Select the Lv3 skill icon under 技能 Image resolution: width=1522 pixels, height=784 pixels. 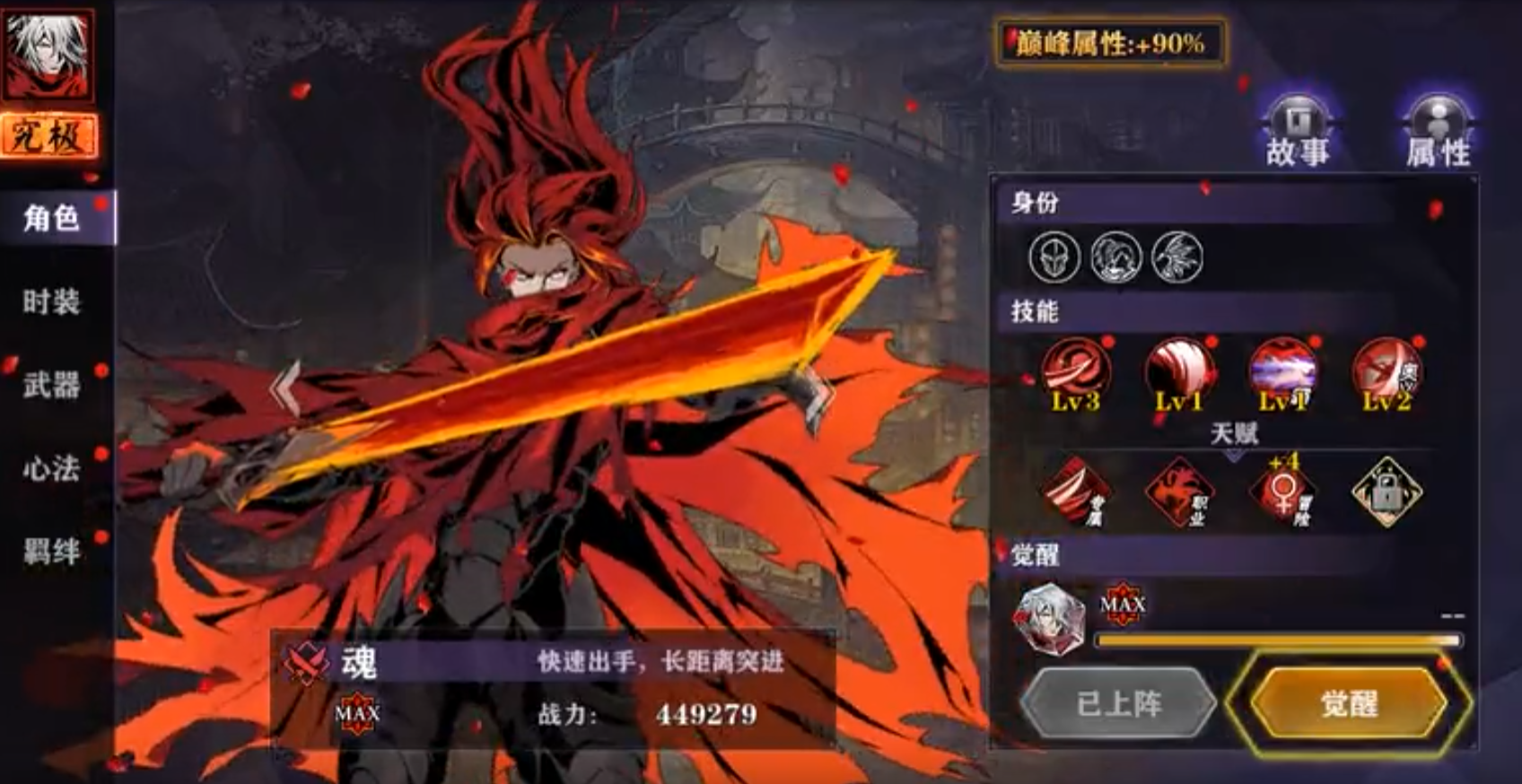(x=1076, y=372)
